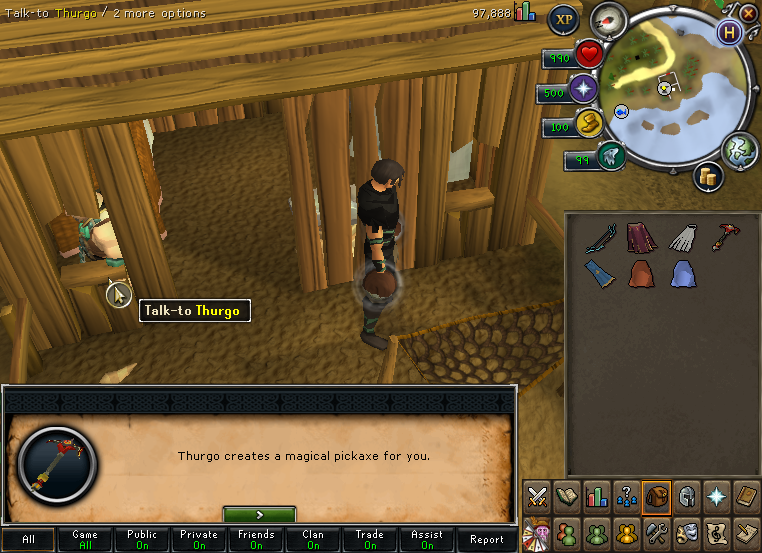Open the Music player tab
The width and height of the screenshot is (762, 553).
coord(716,530)
